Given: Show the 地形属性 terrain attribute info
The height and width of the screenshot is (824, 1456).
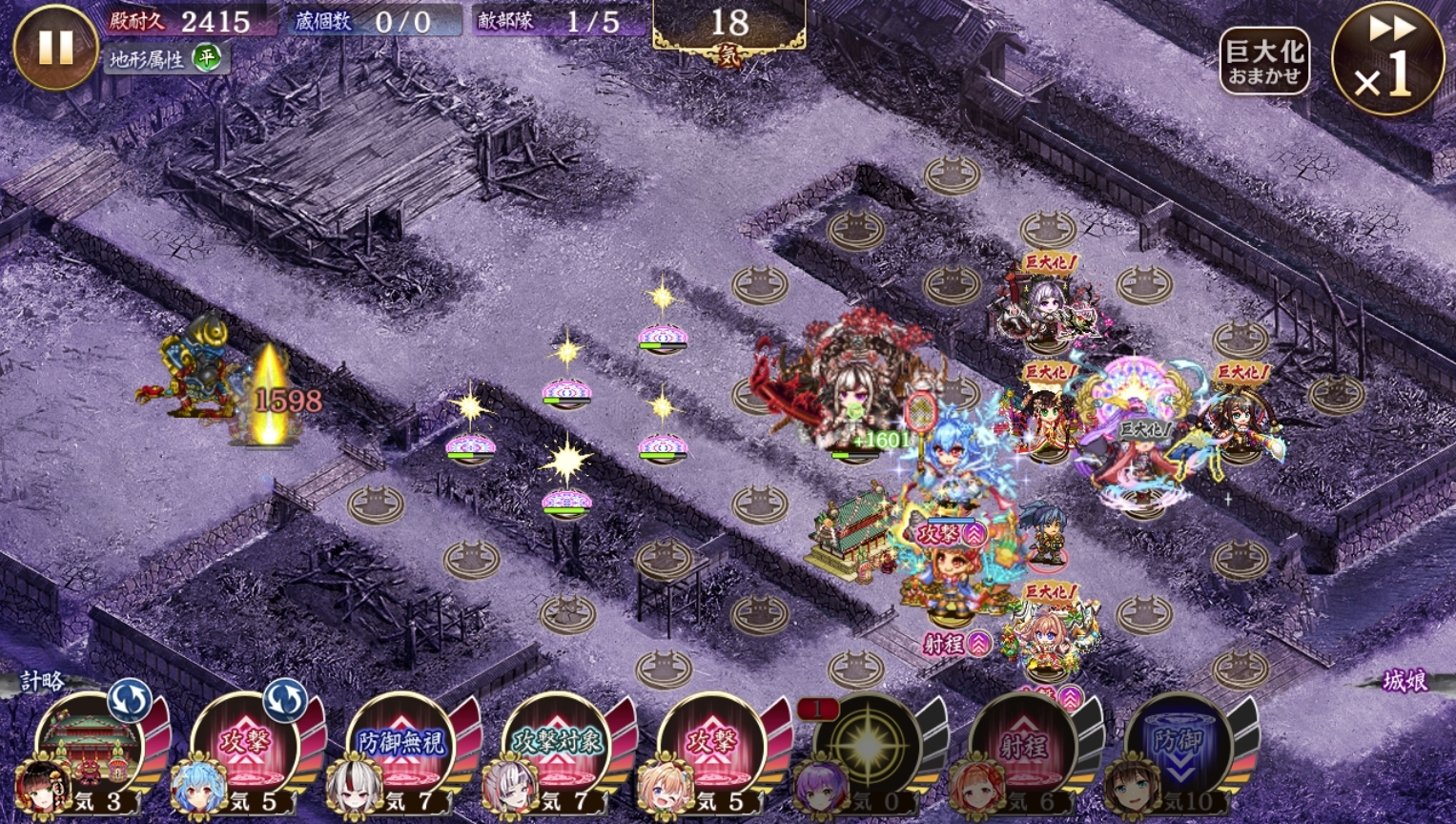Looking at the screenshot, I should click(164, 59).
